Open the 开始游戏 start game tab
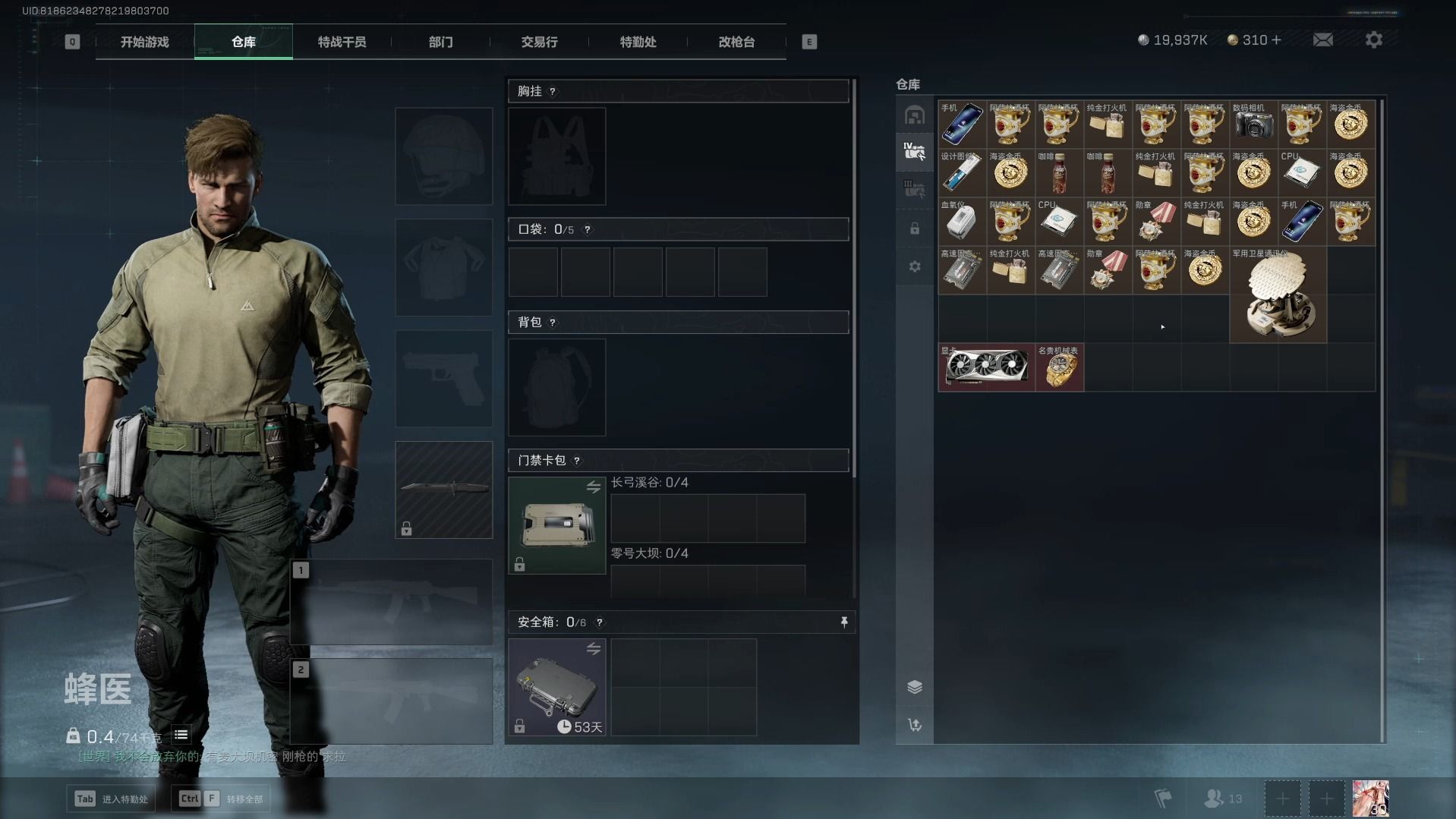The image size is (1456, 819). pyautogui.click(x=144, y=43)
